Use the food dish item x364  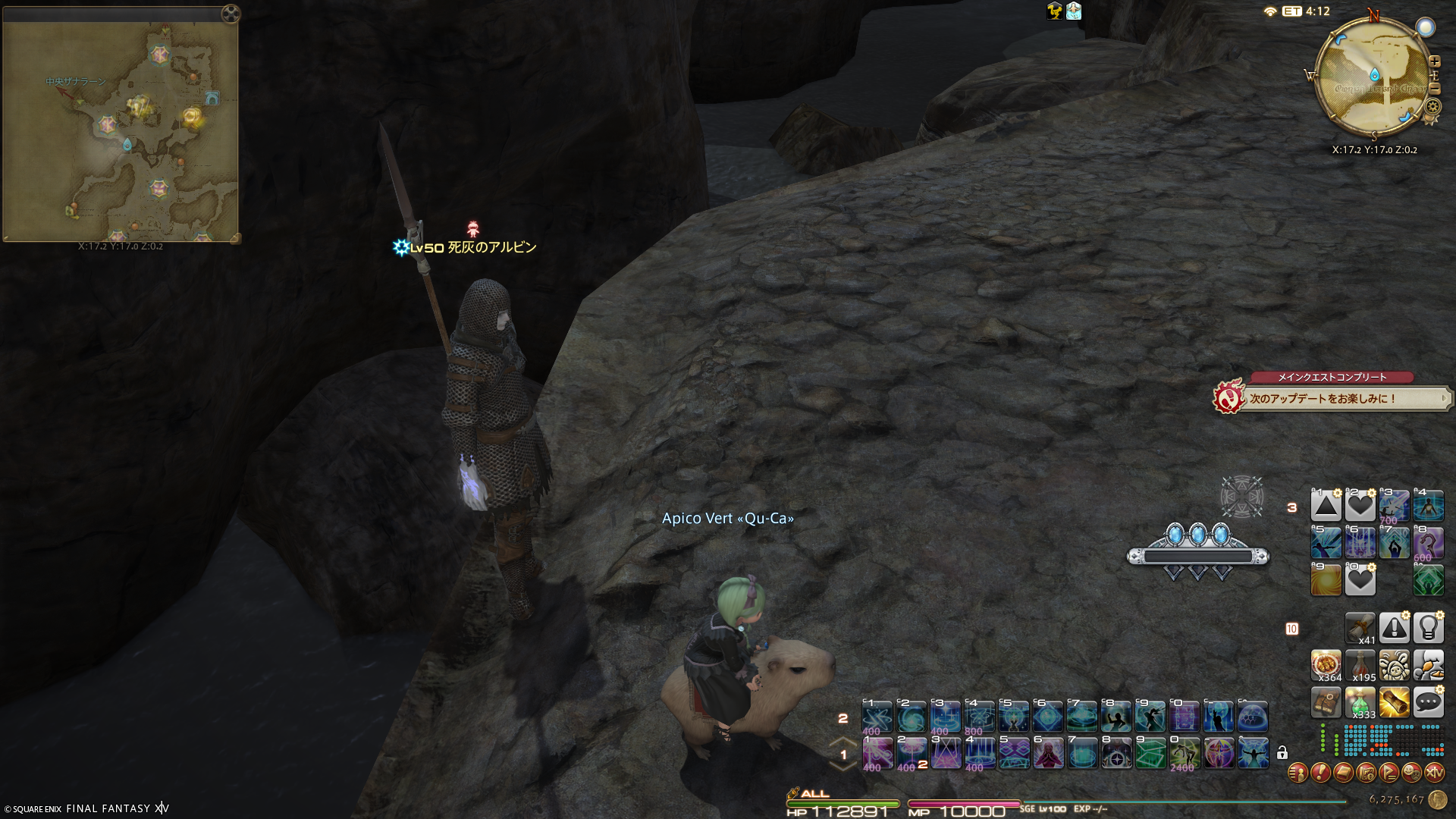point(1326,665)
